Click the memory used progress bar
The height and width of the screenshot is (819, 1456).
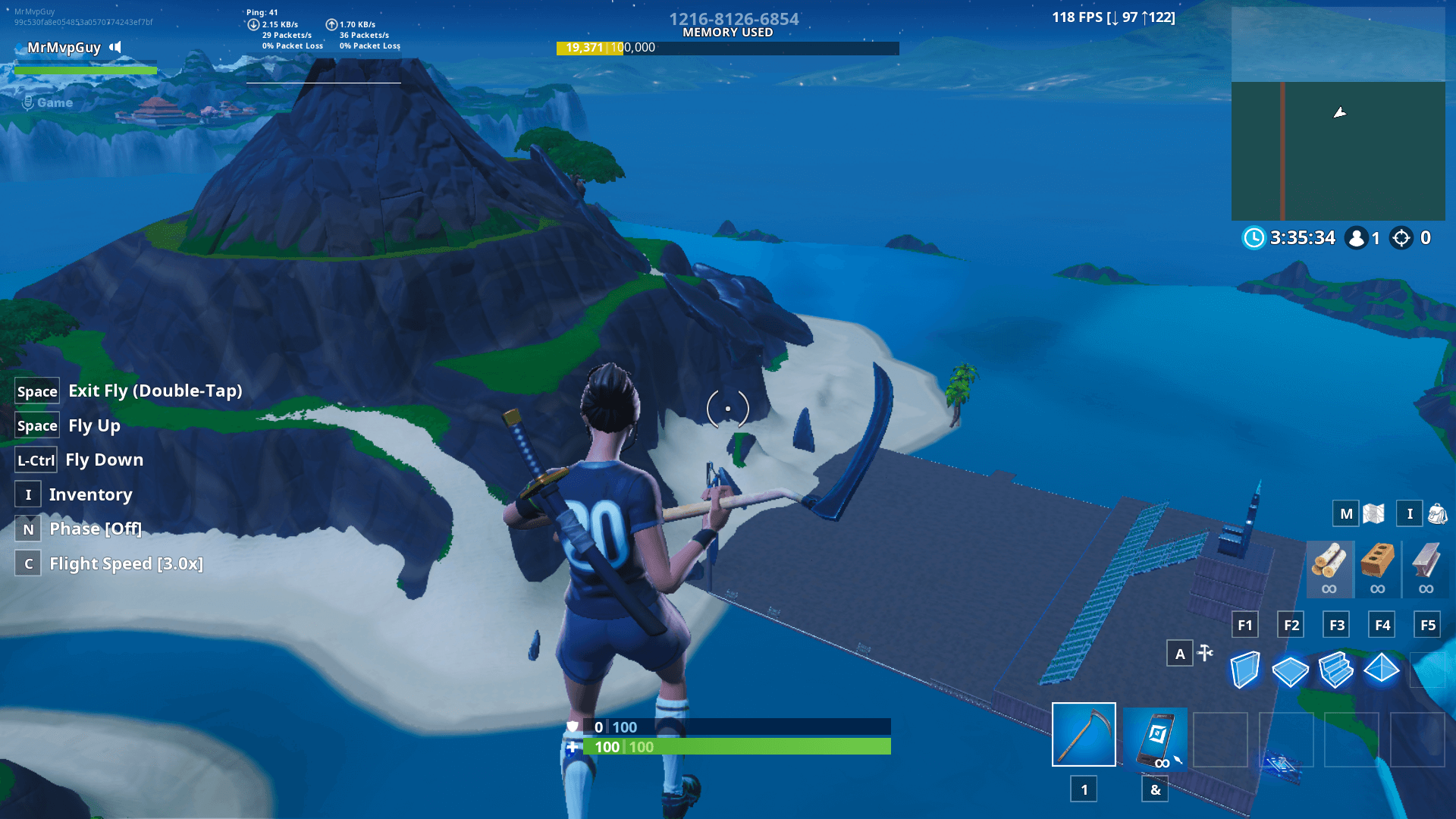(x=728, y=47)
